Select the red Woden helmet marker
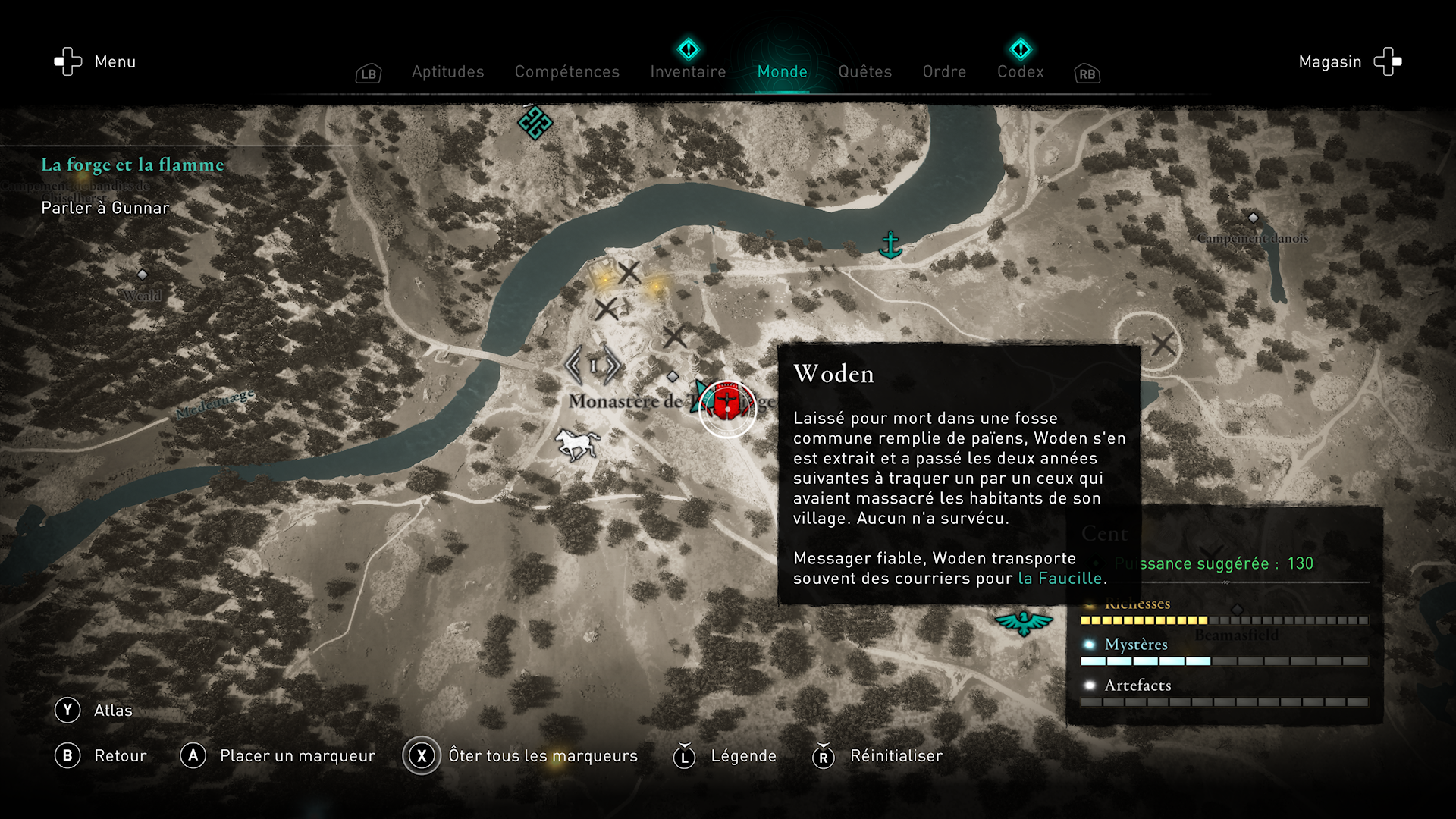1456x819 pixels. pyautogui.click(x=726, y=405)
